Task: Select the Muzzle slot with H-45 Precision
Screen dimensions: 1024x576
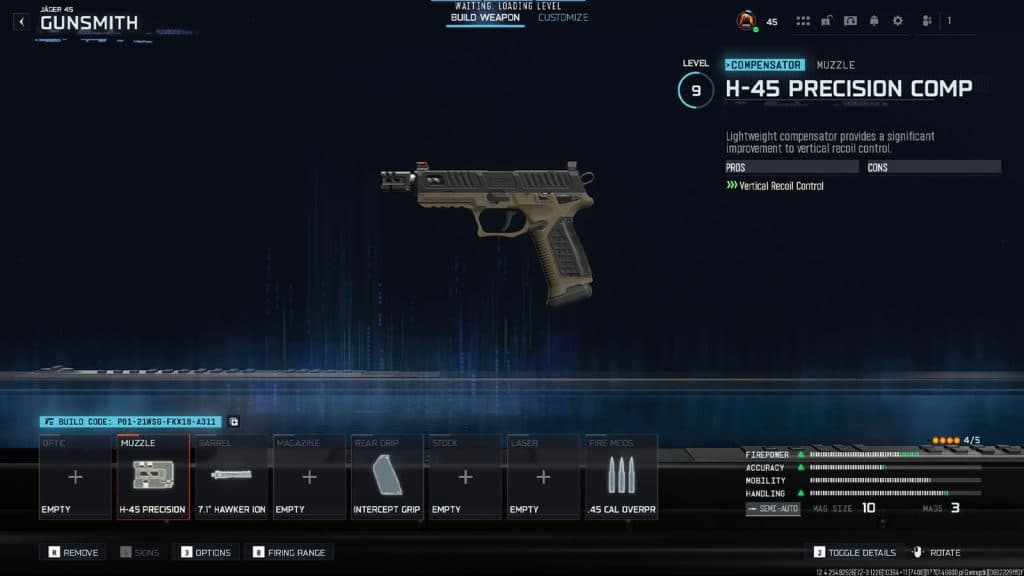Action: (x=153, y=477)
